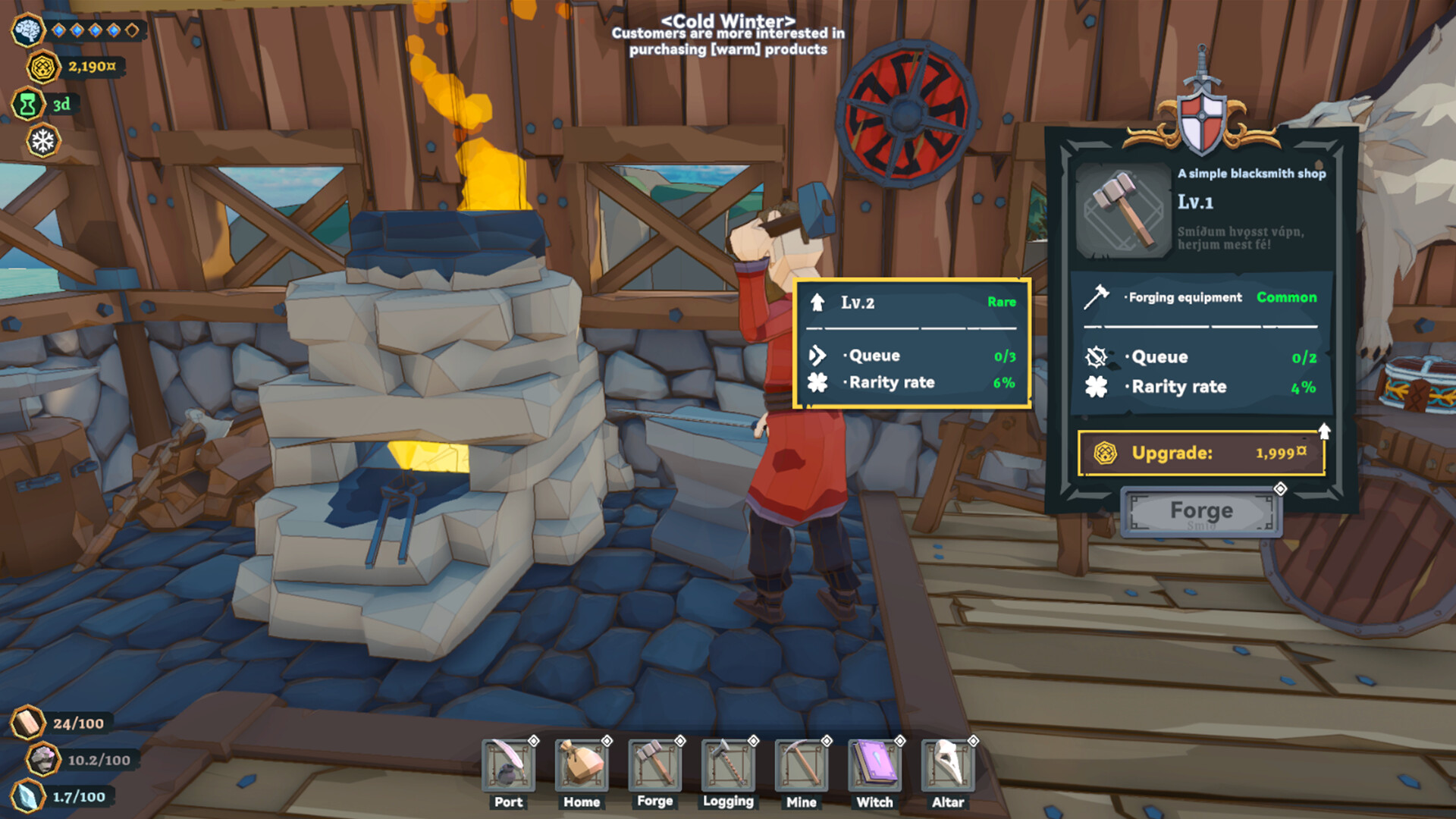Travel to Home from the toolbar
The height and width of the screenshot is (819, 1456).
click(x=582, y=766)
